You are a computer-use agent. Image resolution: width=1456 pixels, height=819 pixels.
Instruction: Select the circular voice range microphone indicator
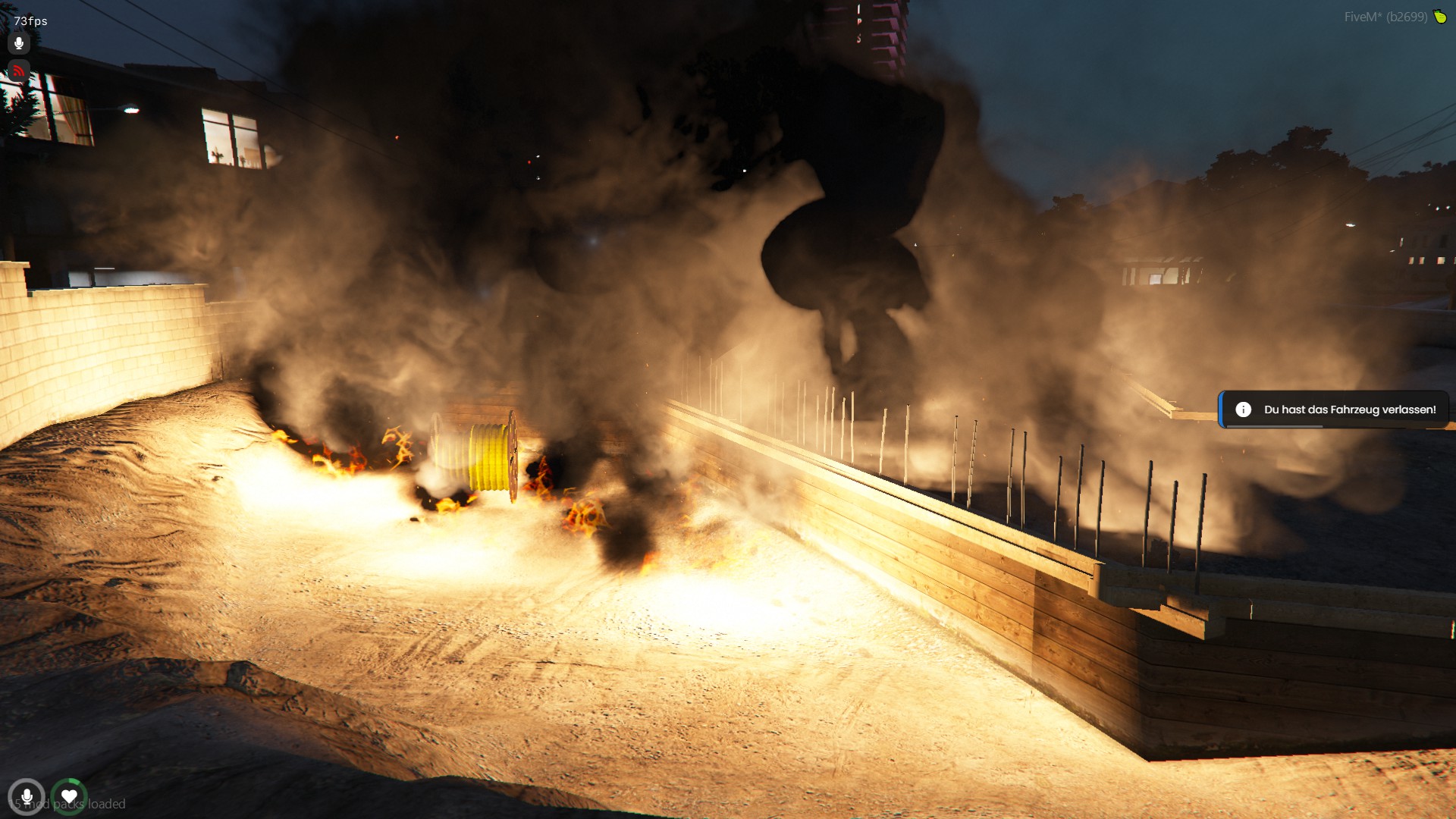(27, 797)
